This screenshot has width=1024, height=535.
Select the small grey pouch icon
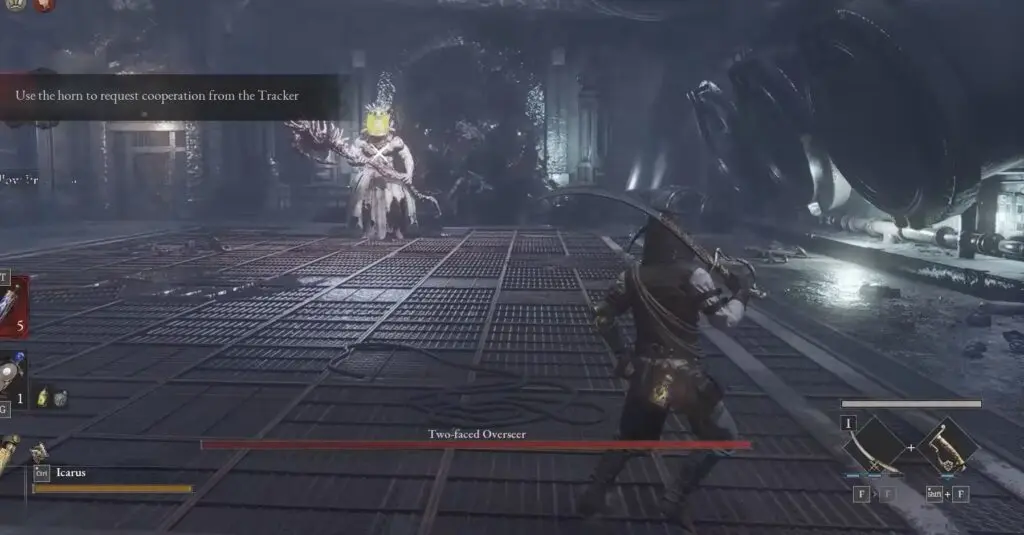click(x=60, y=398)
